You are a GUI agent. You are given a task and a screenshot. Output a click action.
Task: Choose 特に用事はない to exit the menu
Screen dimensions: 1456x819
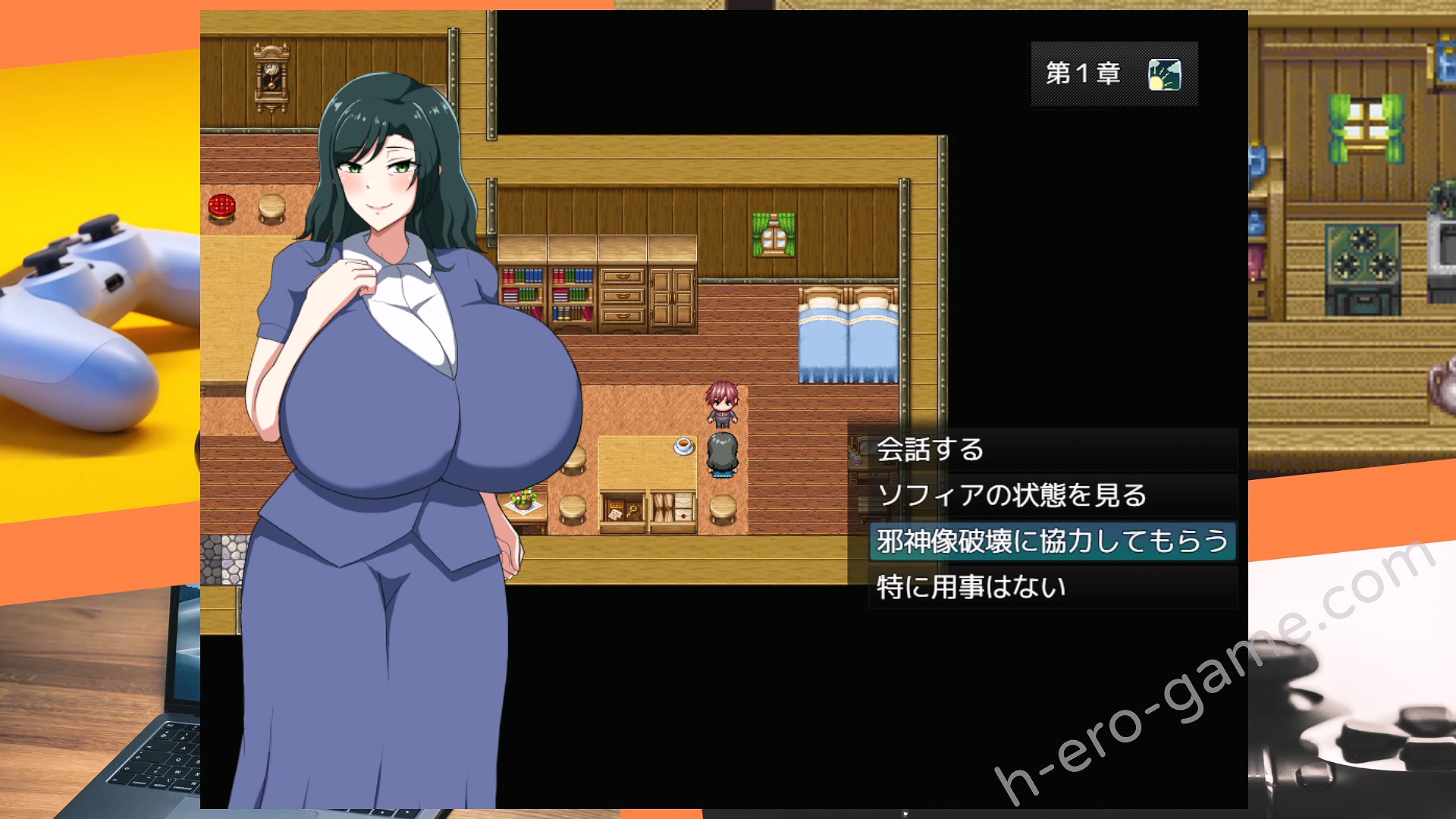click(x=973, y=587)
